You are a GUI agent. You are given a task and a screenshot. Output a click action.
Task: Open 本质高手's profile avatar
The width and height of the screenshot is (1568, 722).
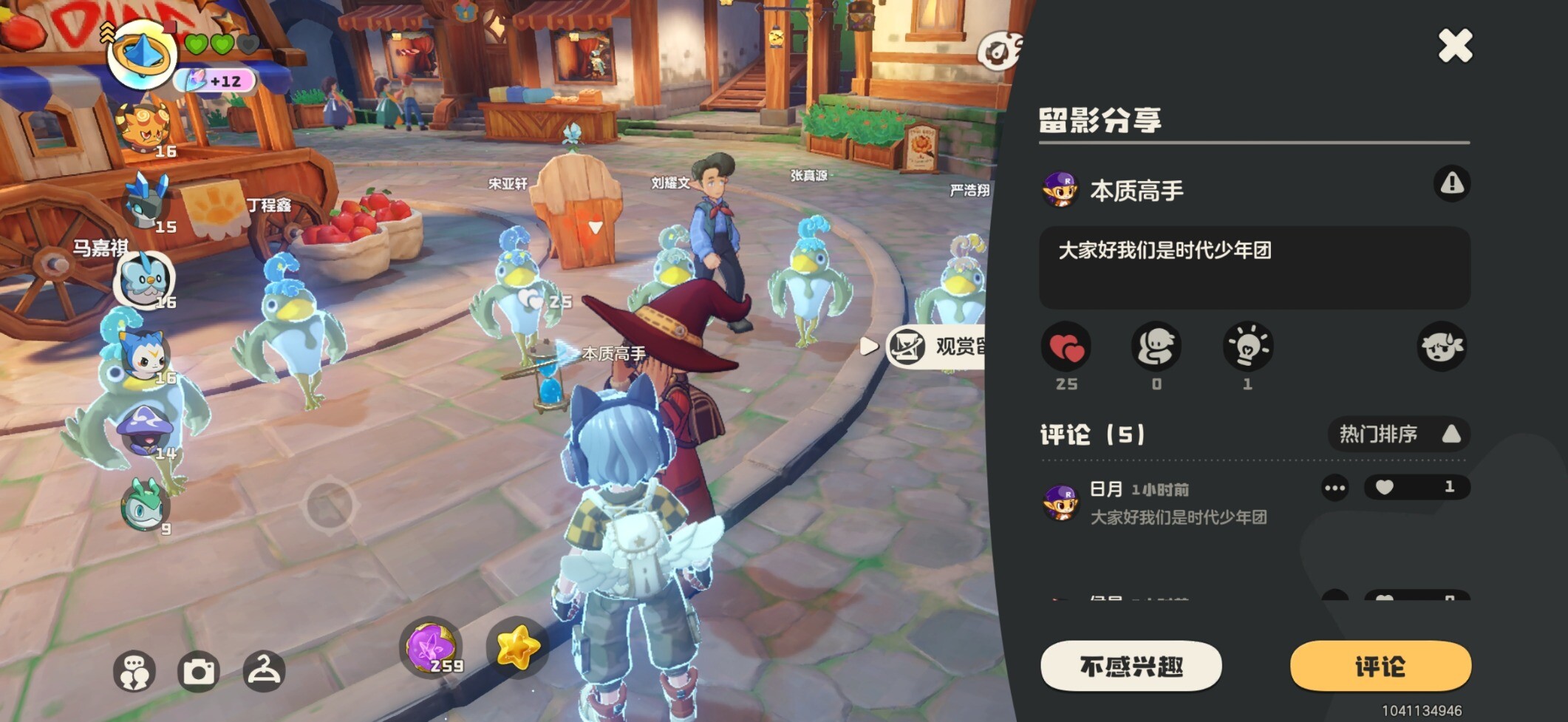click(x=1060, y=190)
